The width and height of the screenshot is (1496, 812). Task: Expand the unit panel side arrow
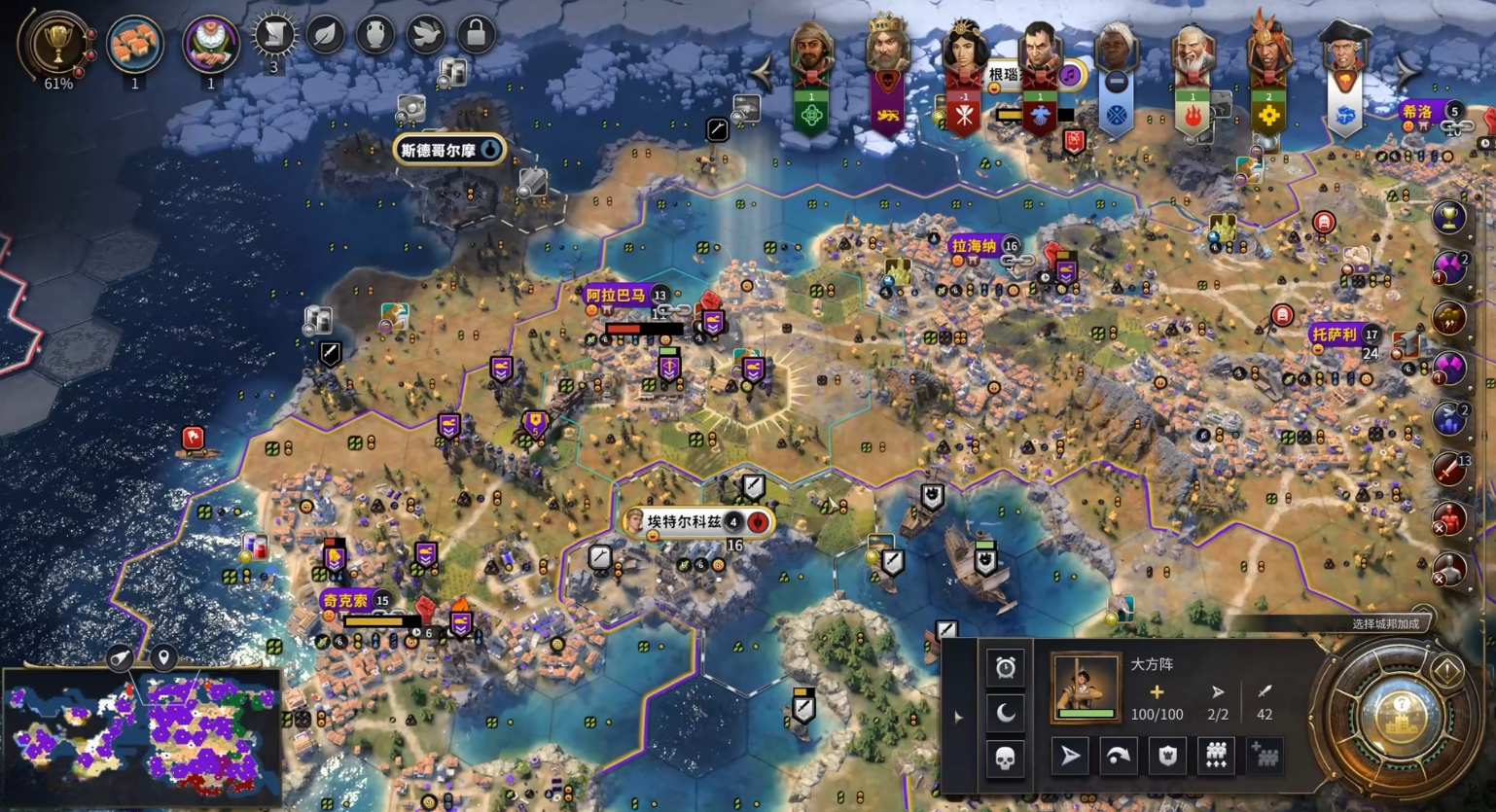pyautogui.click(x=959, y=718)
